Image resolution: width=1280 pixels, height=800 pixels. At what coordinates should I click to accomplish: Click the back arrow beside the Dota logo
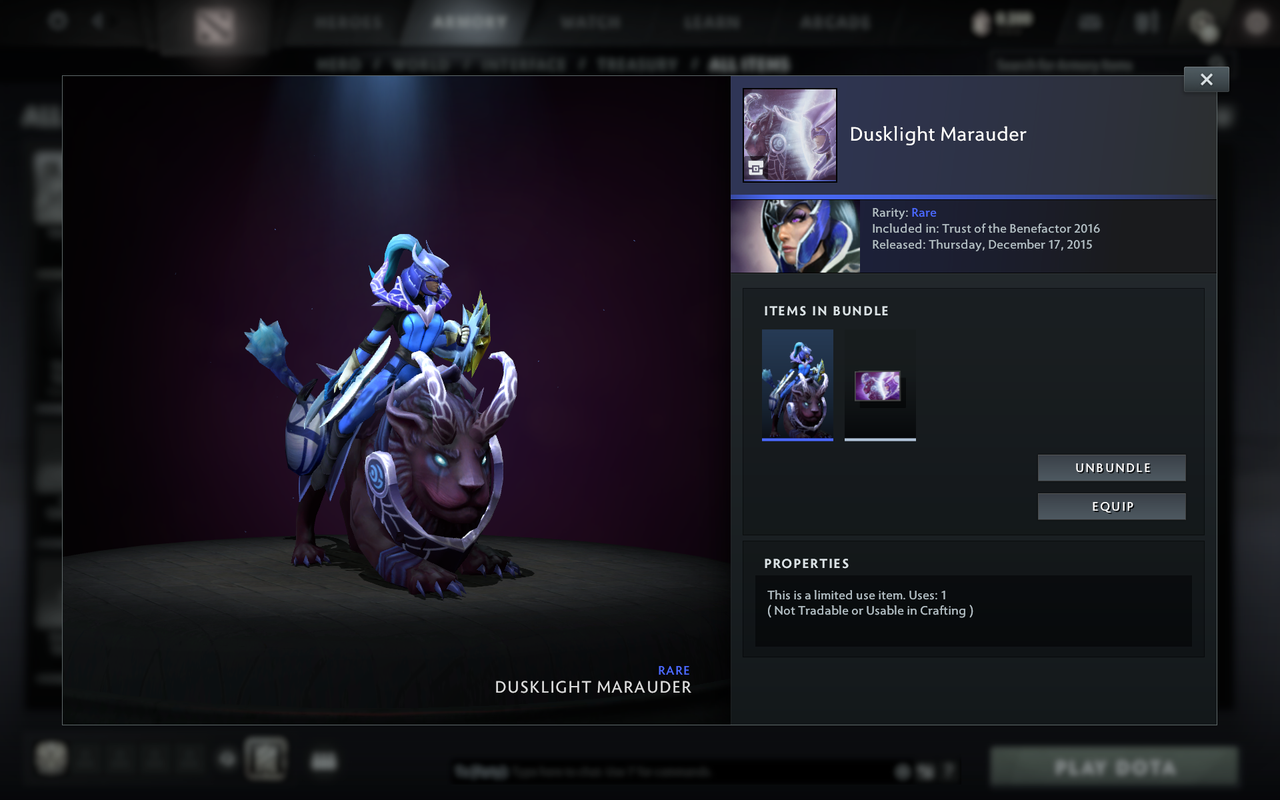[x=97, y=22]
